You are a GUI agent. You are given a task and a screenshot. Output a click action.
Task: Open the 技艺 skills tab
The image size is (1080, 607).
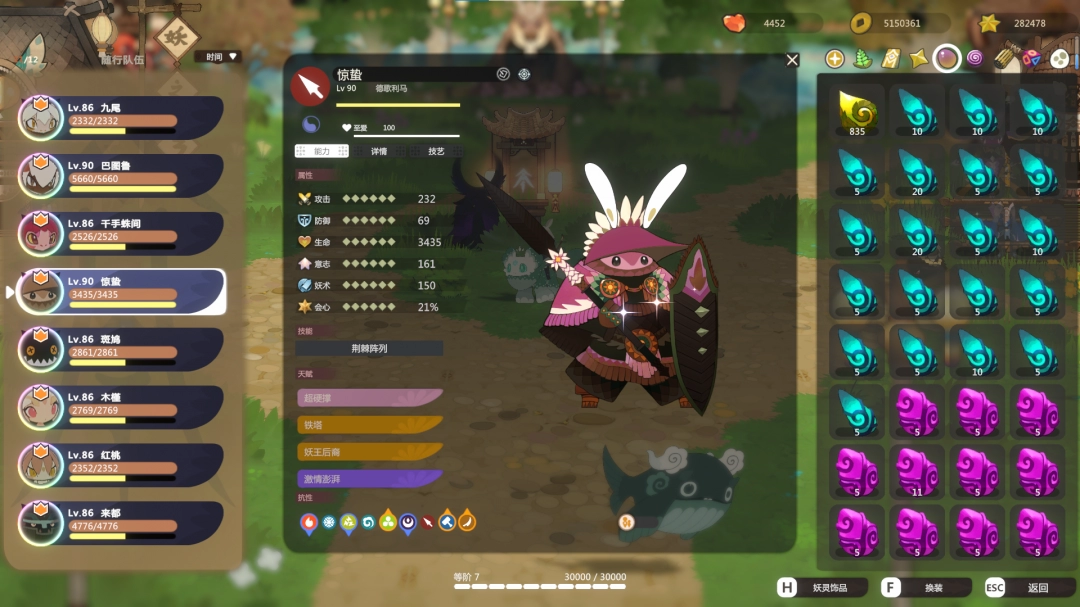tap(436, 151)
